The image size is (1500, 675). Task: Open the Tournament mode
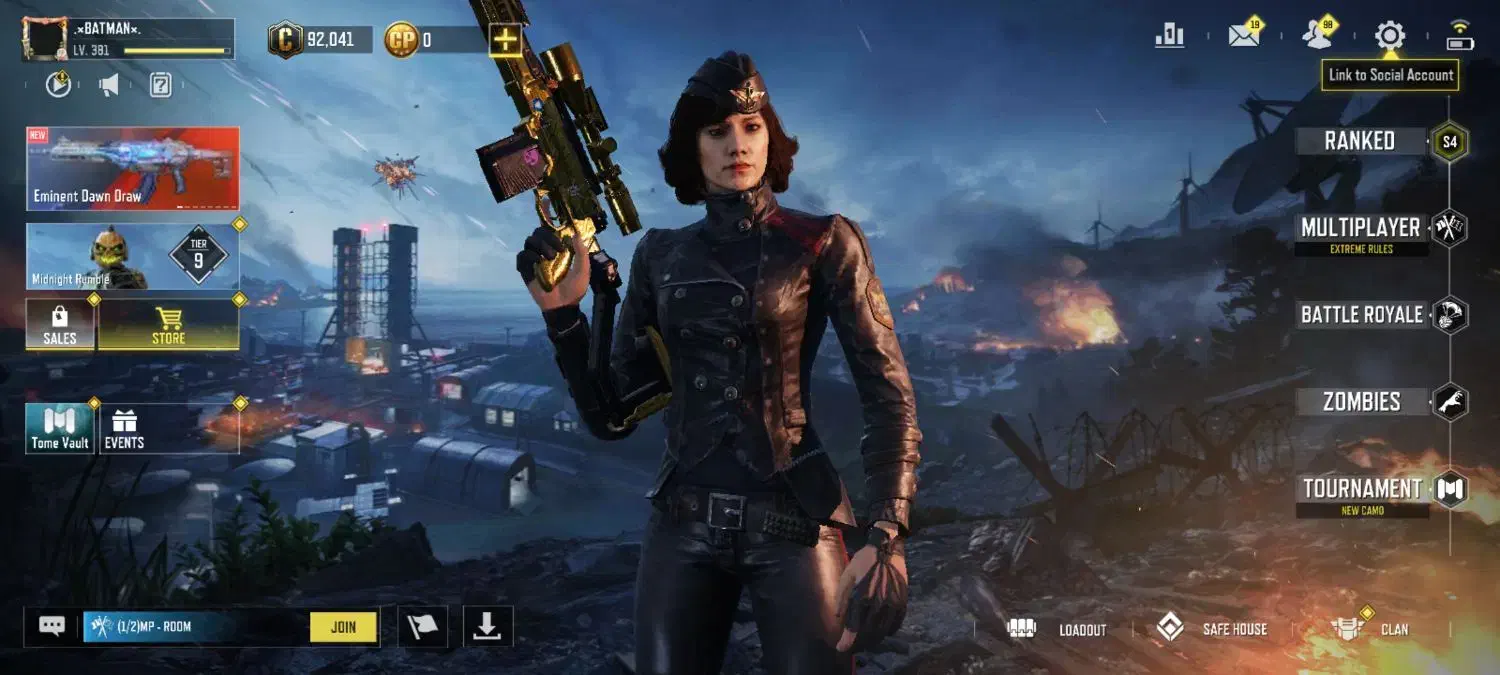tap(1362, 489)
